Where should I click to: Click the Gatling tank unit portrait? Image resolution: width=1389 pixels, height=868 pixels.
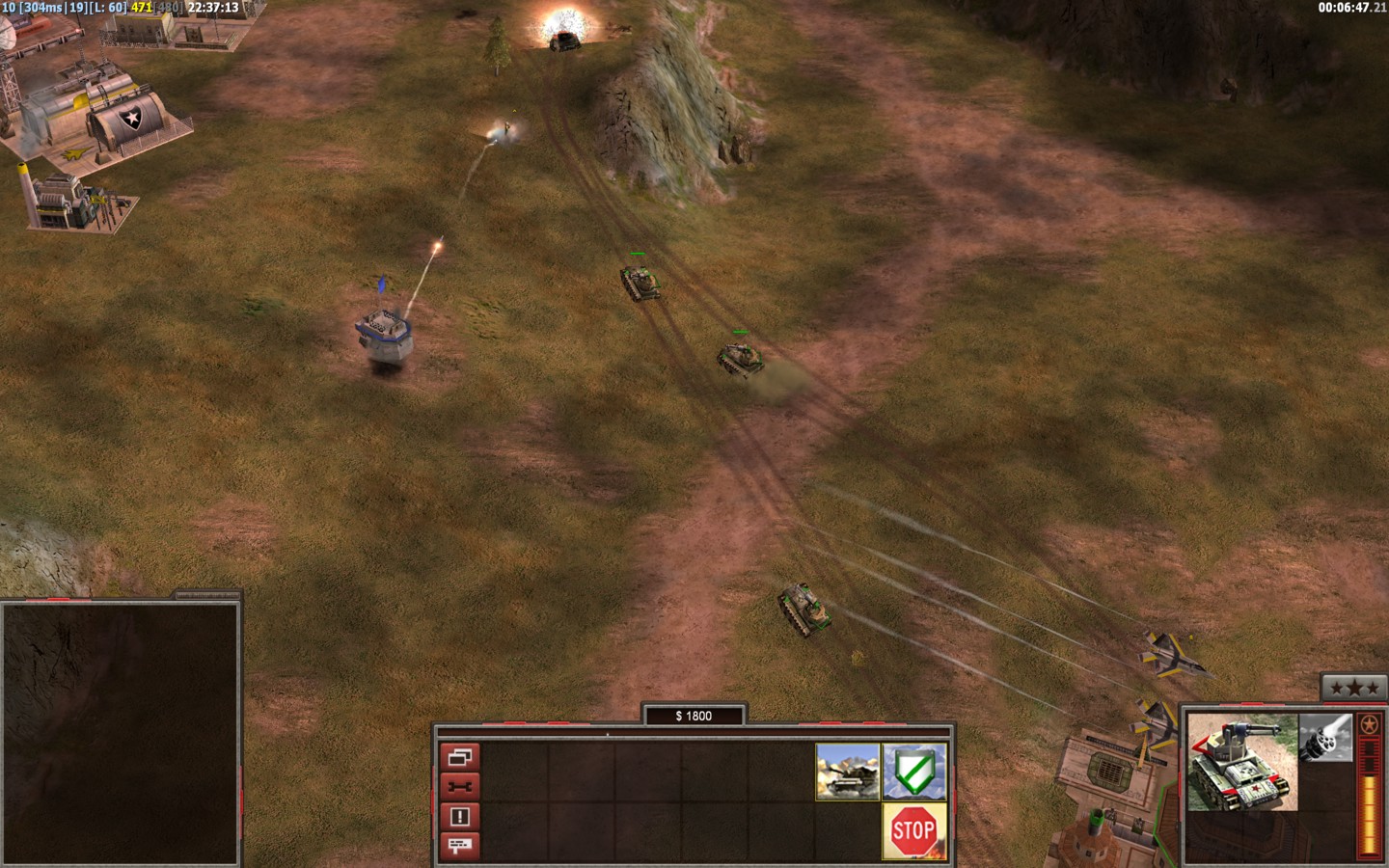tap(1242, 762)
